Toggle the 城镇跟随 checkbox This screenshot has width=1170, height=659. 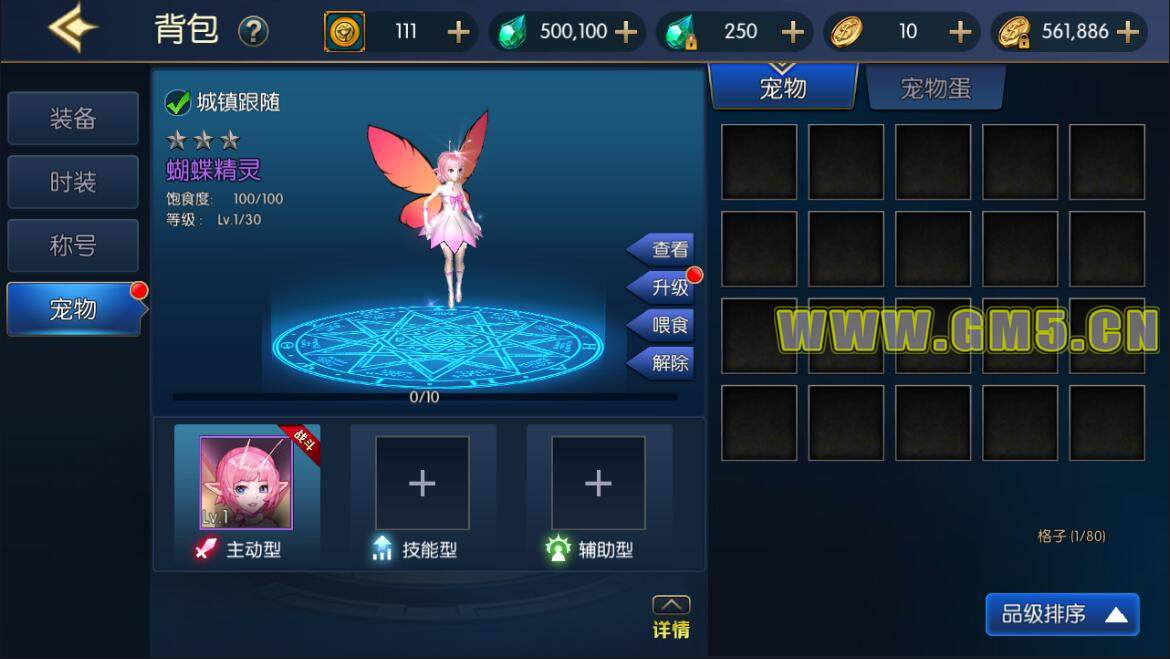tap(178, 102)
